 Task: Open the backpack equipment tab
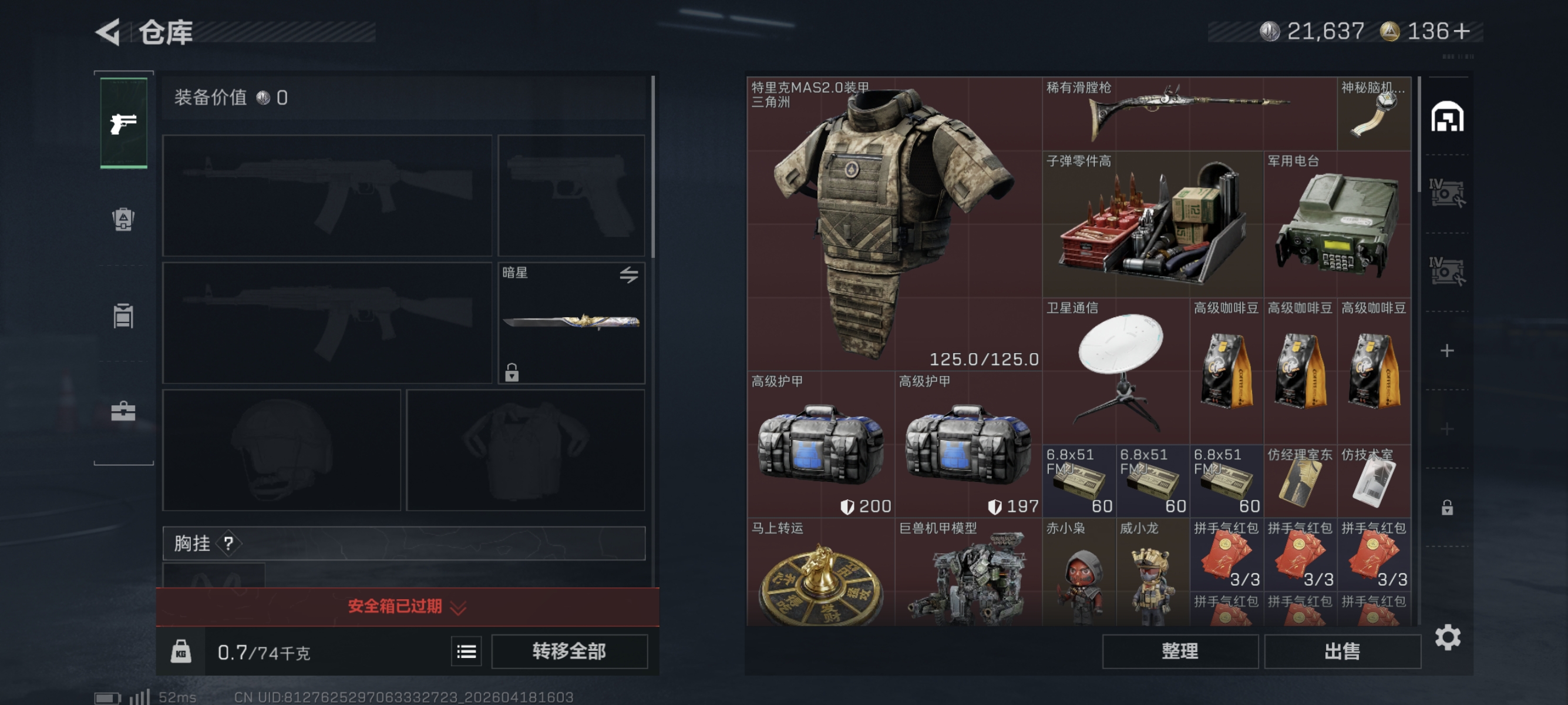point(123,220)
